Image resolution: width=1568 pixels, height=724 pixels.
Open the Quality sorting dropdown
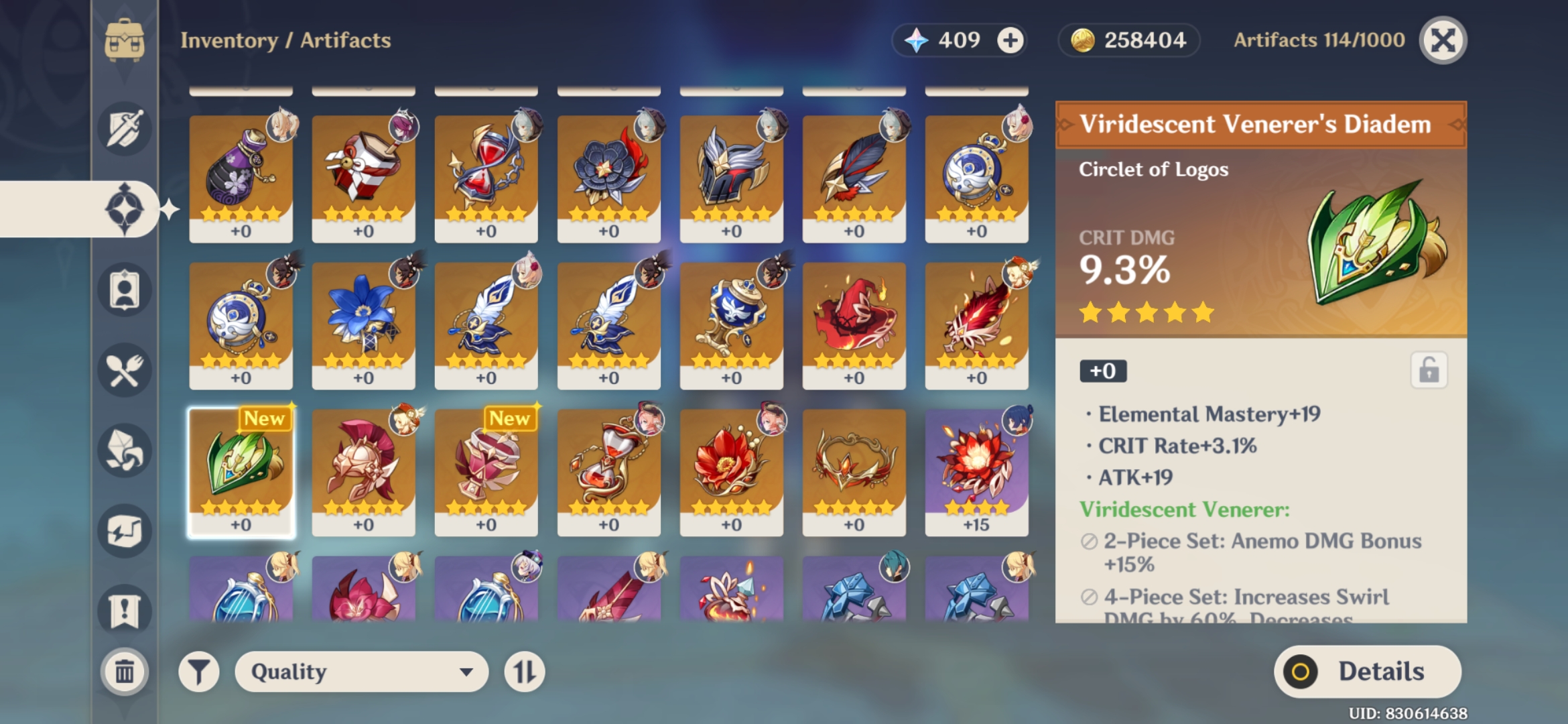point(362,670)
